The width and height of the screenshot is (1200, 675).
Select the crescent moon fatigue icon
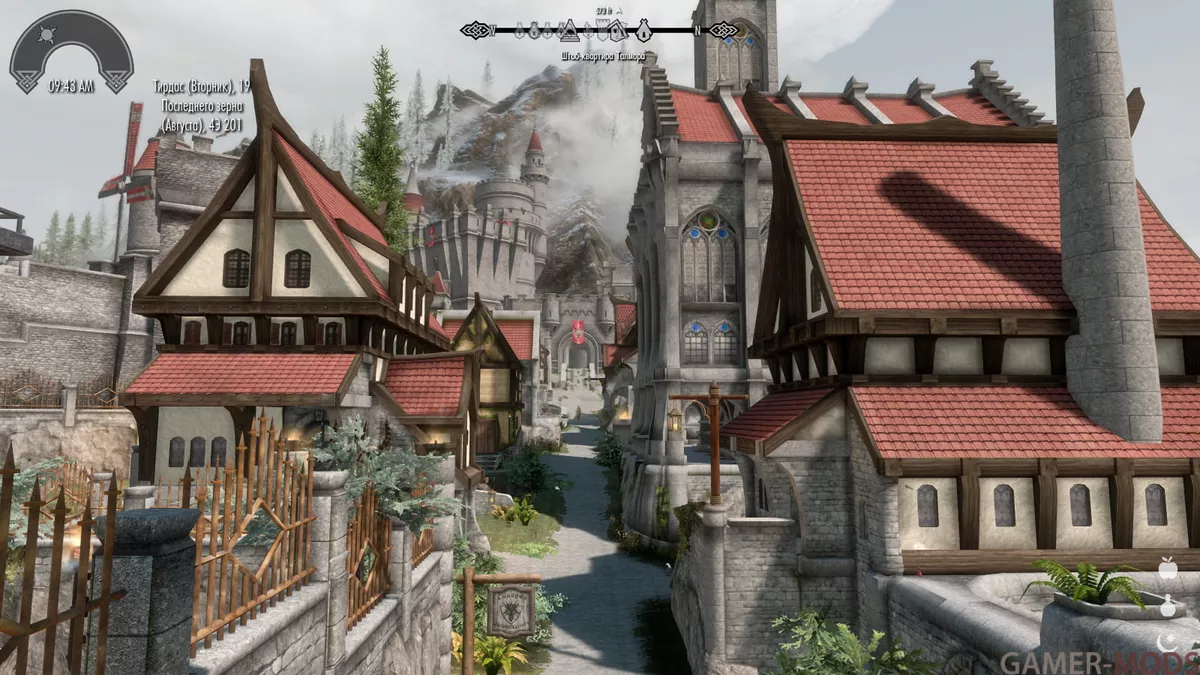(x=1165, y=639)
